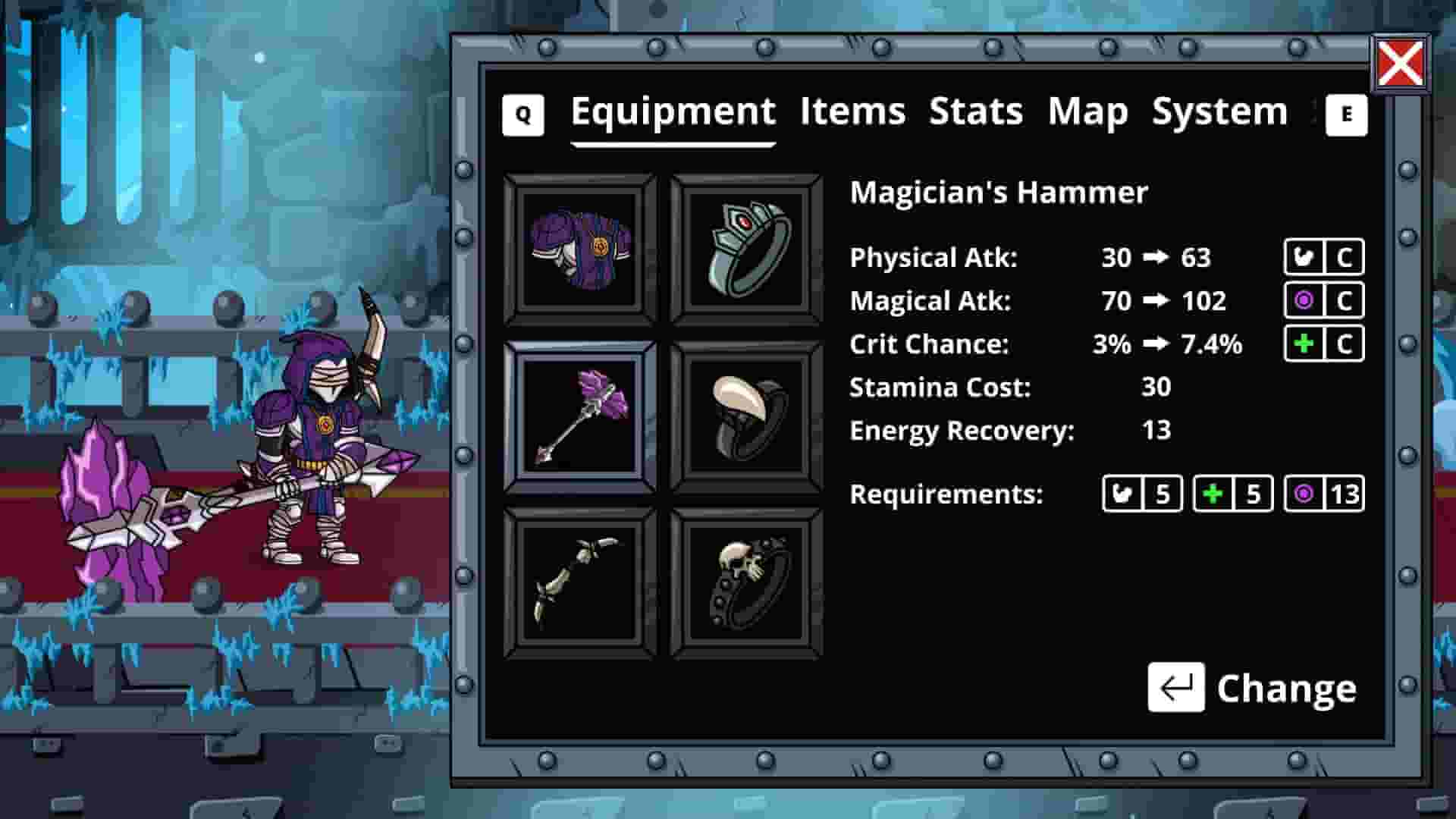Click the green plus icon beside Crit Chance
The height and width of the screenshot is (819, 1456).
point(1304,344)
